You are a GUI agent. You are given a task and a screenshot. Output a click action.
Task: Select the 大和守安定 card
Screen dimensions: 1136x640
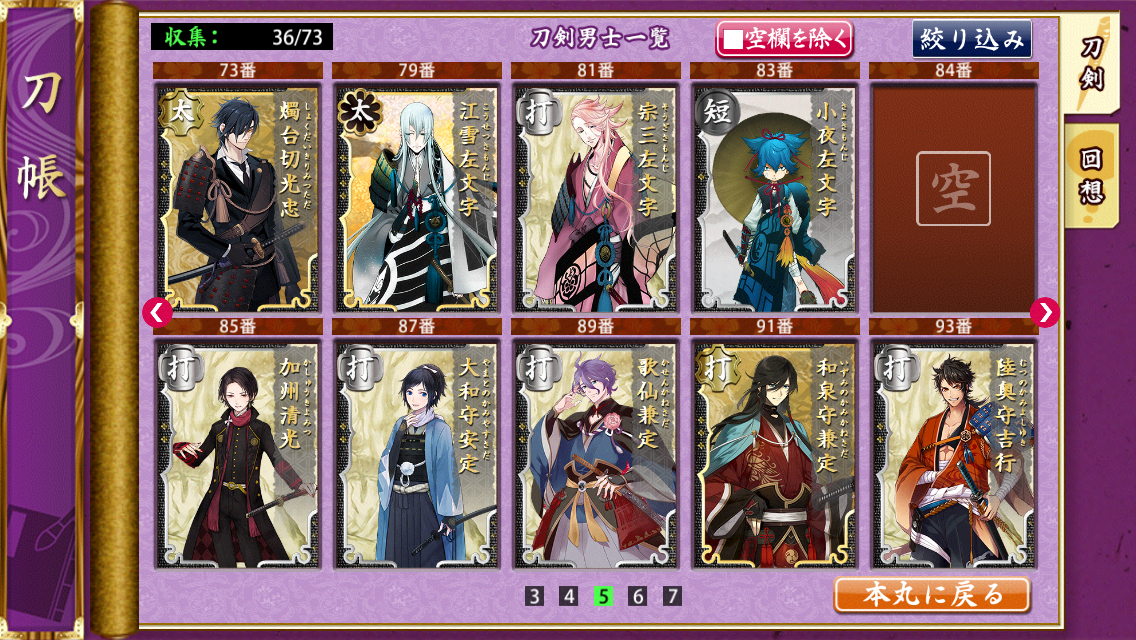(x=417, y=454)
